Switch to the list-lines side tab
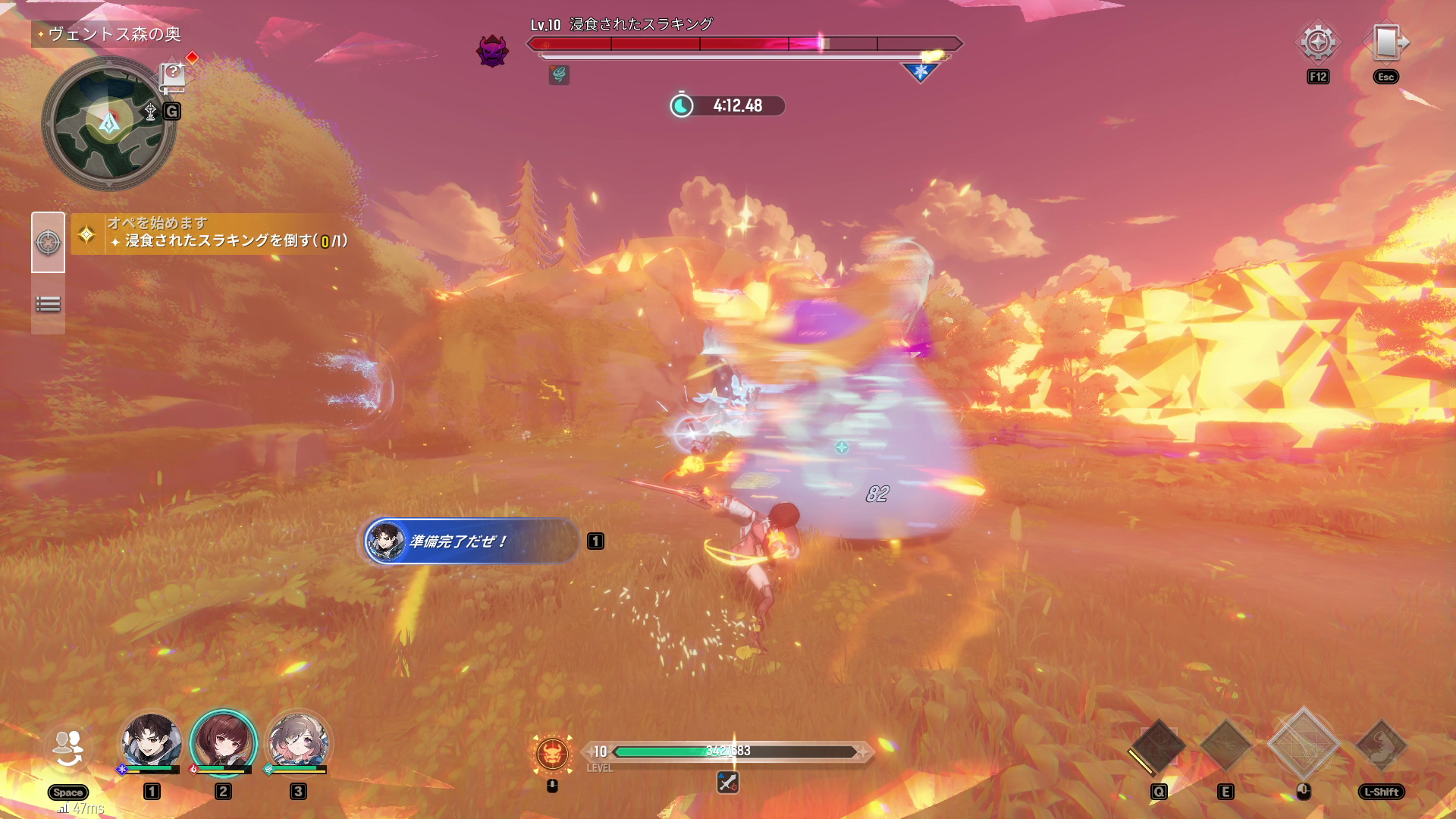 pyautogui.click(x=48, y=304)
